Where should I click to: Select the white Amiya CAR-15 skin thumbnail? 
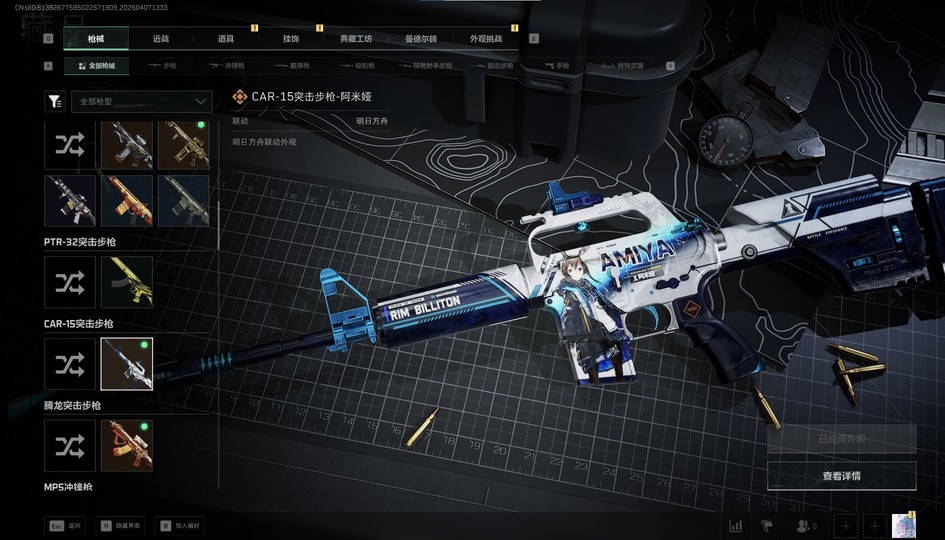[127, 364]
